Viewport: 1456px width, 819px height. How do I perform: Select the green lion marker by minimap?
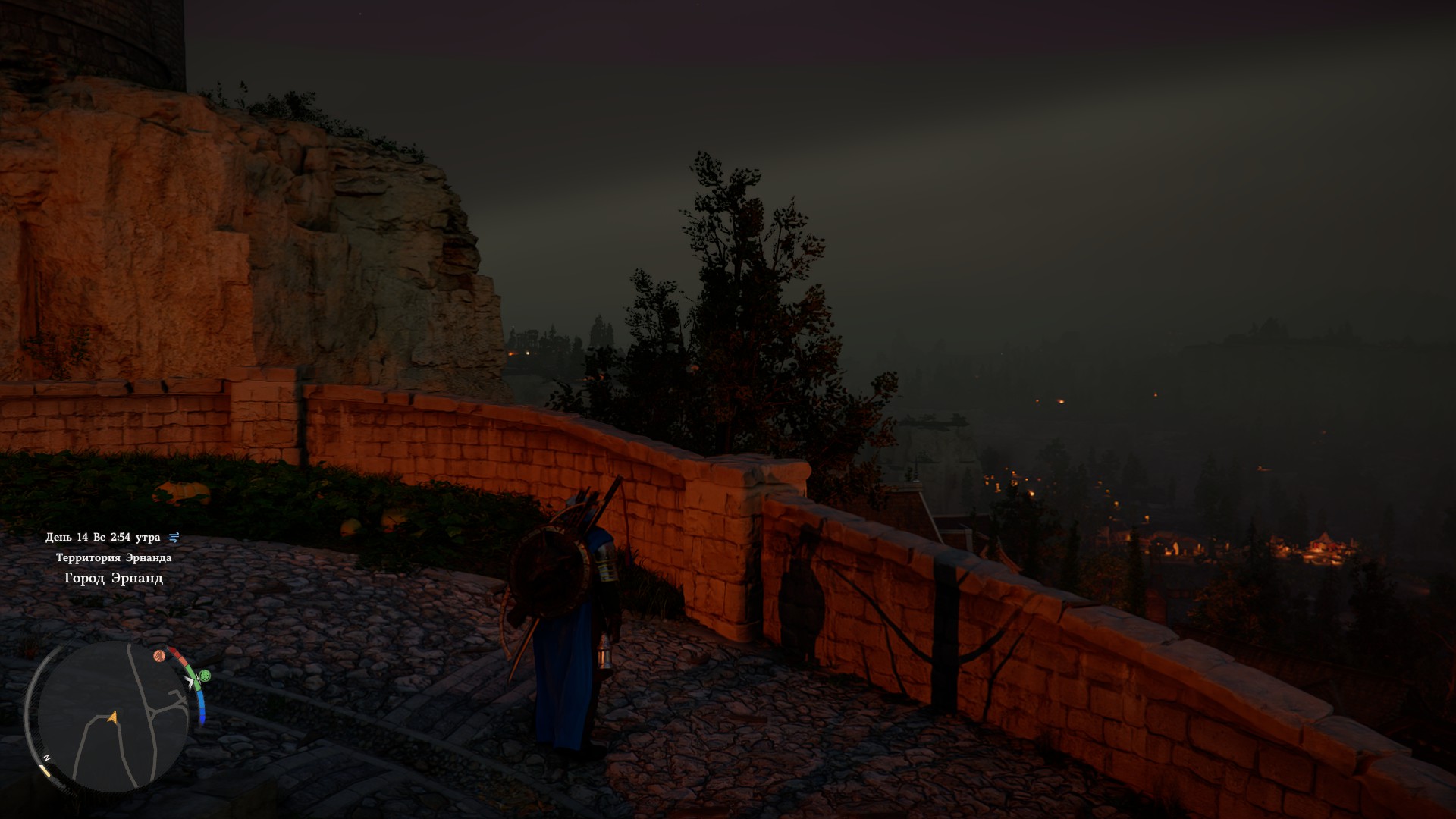tap(205, 675)
